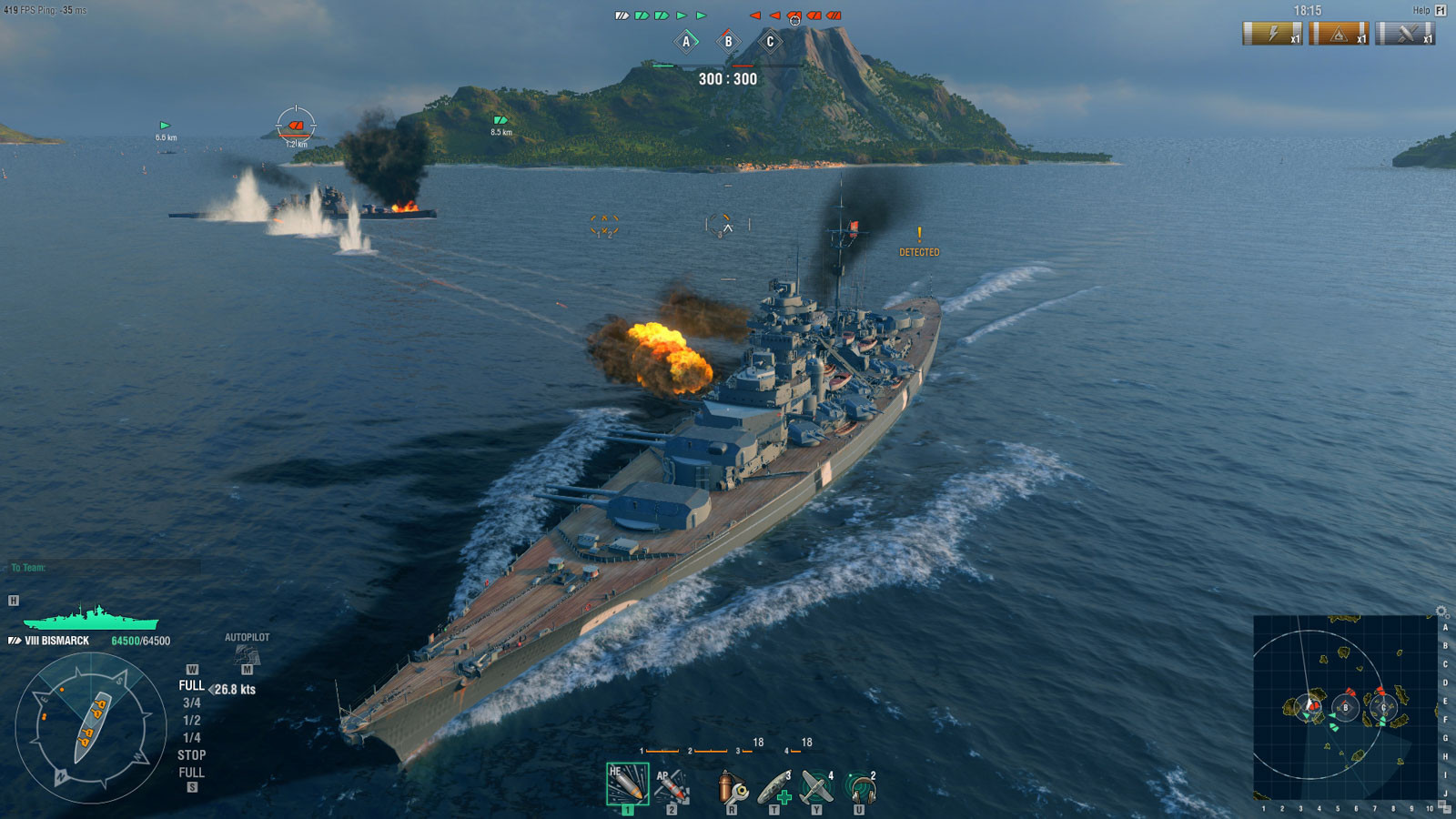This screenshot has height=819, width=1456.
Task: Open the Help screen
Action: click(1428, 10)
